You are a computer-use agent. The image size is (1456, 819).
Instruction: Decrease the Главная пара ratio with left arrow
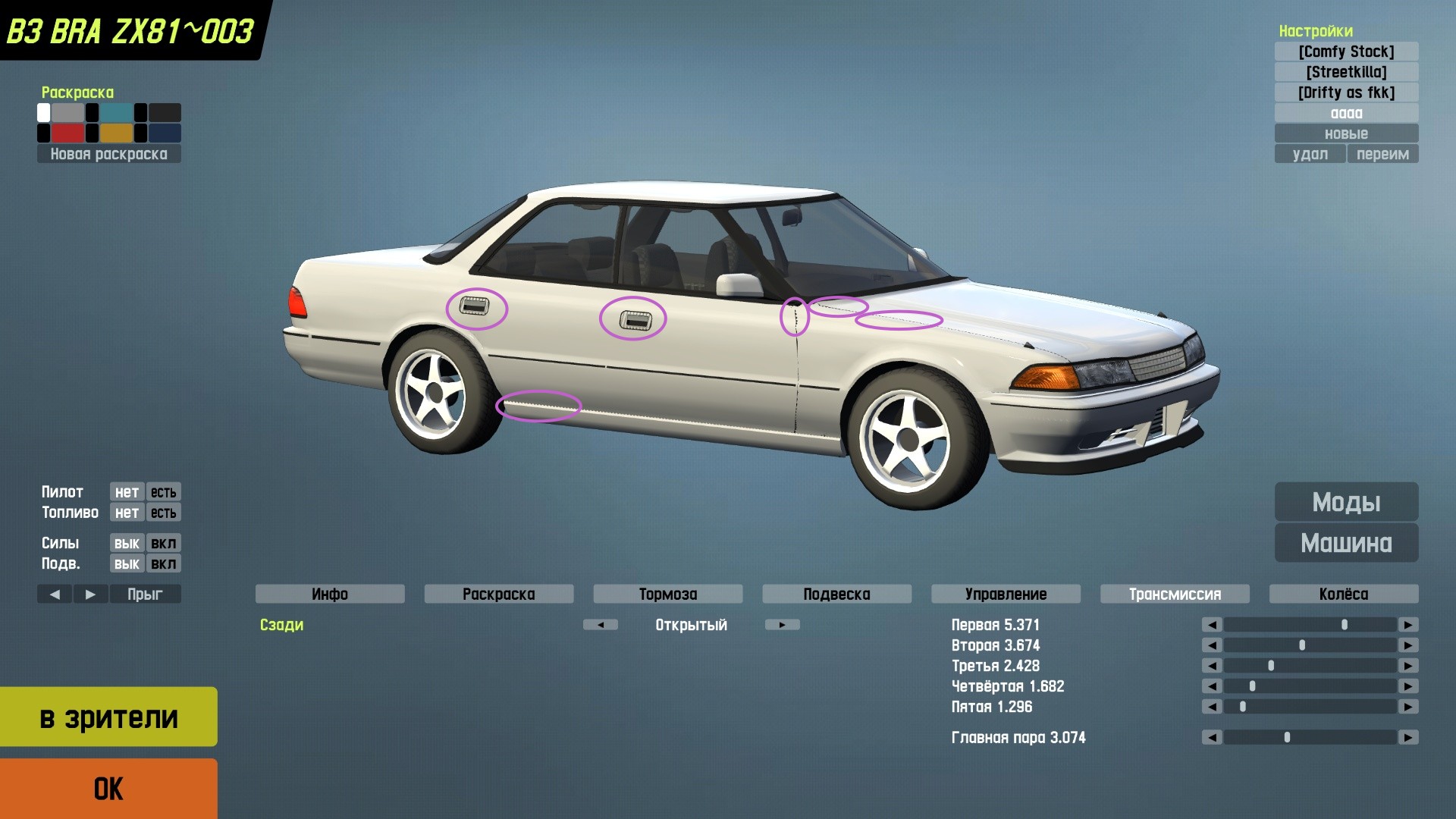pos(1212,737)
